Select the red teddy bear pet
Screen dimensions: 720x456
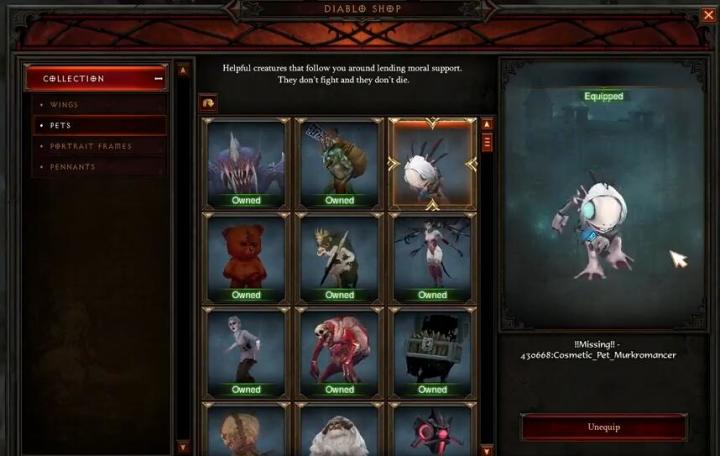(x=246, y=257)
